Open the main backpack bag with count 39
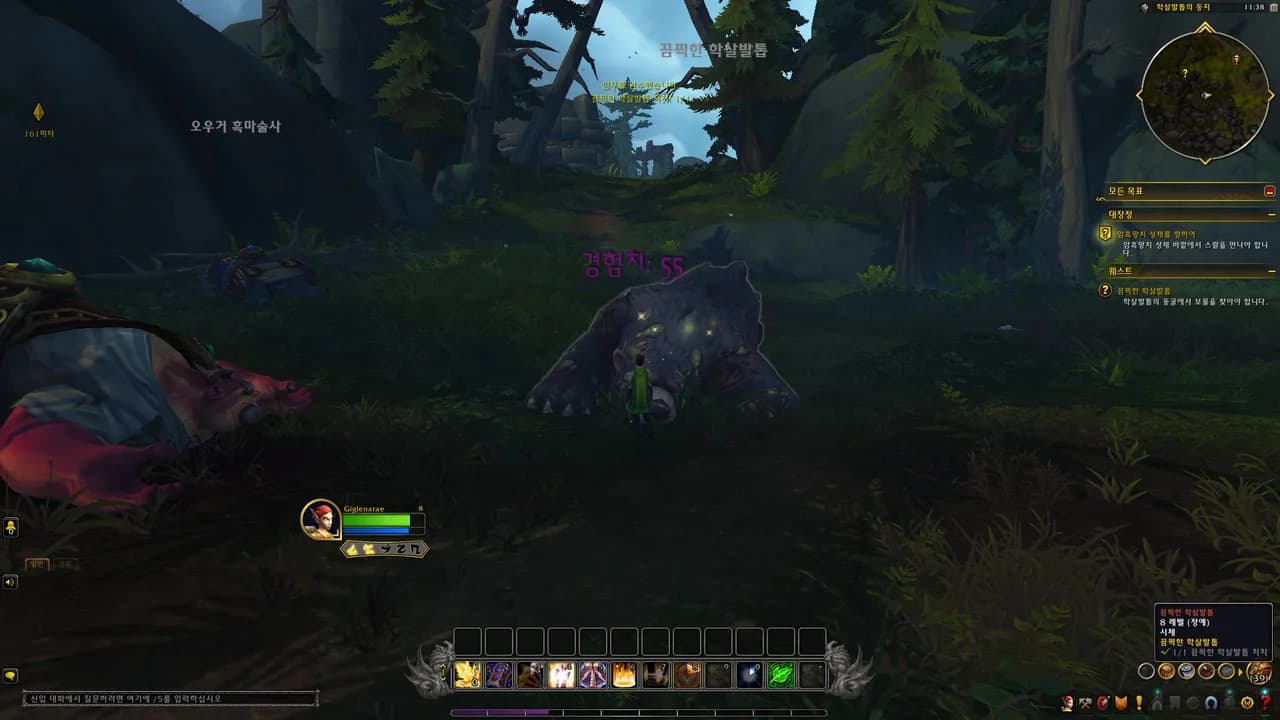This screenshot has height=720, width=1280. click(x=1259, y=673)
